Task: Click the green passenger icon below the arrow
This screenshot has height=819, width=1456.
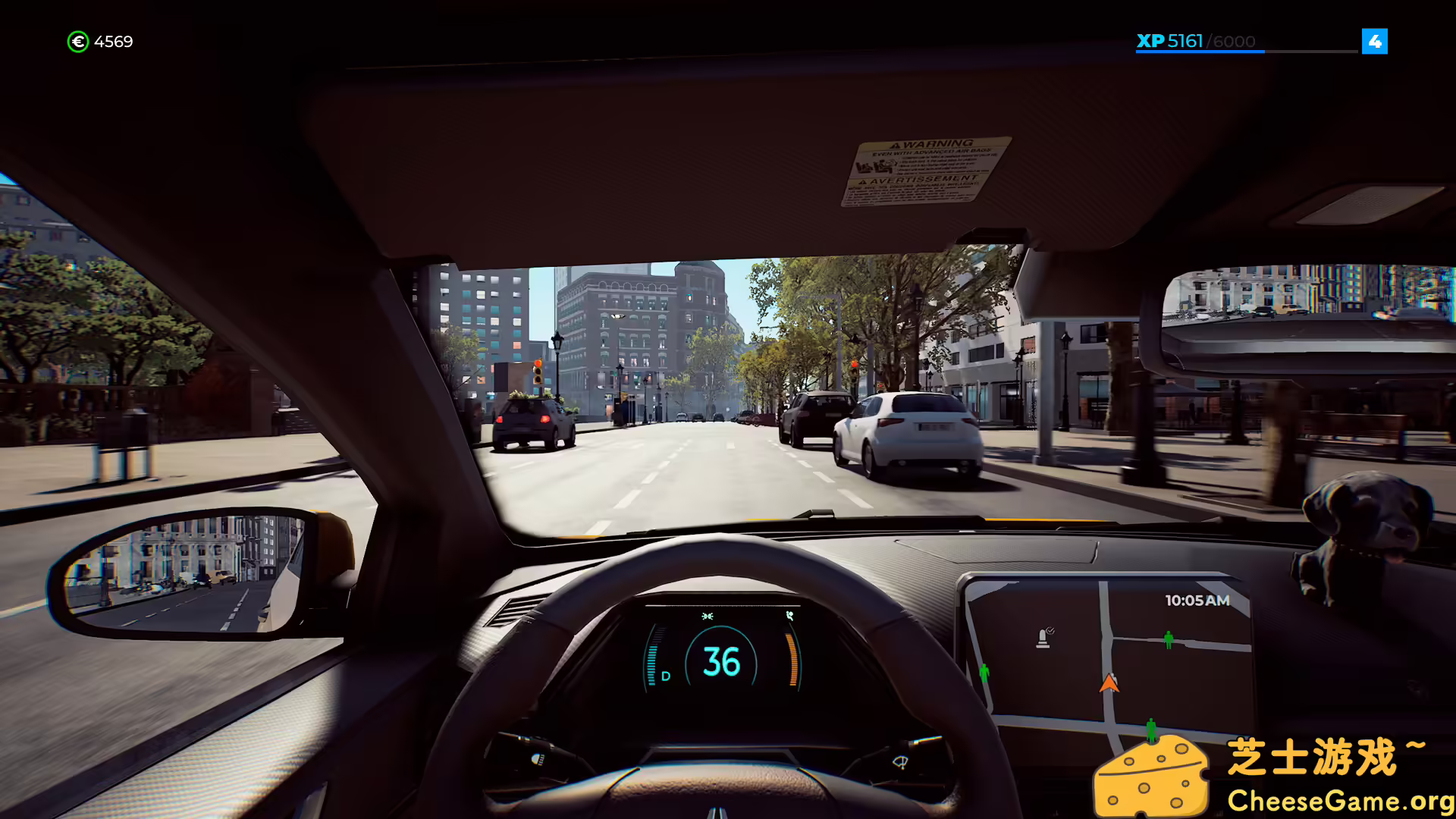Action: pos(1151,730)
